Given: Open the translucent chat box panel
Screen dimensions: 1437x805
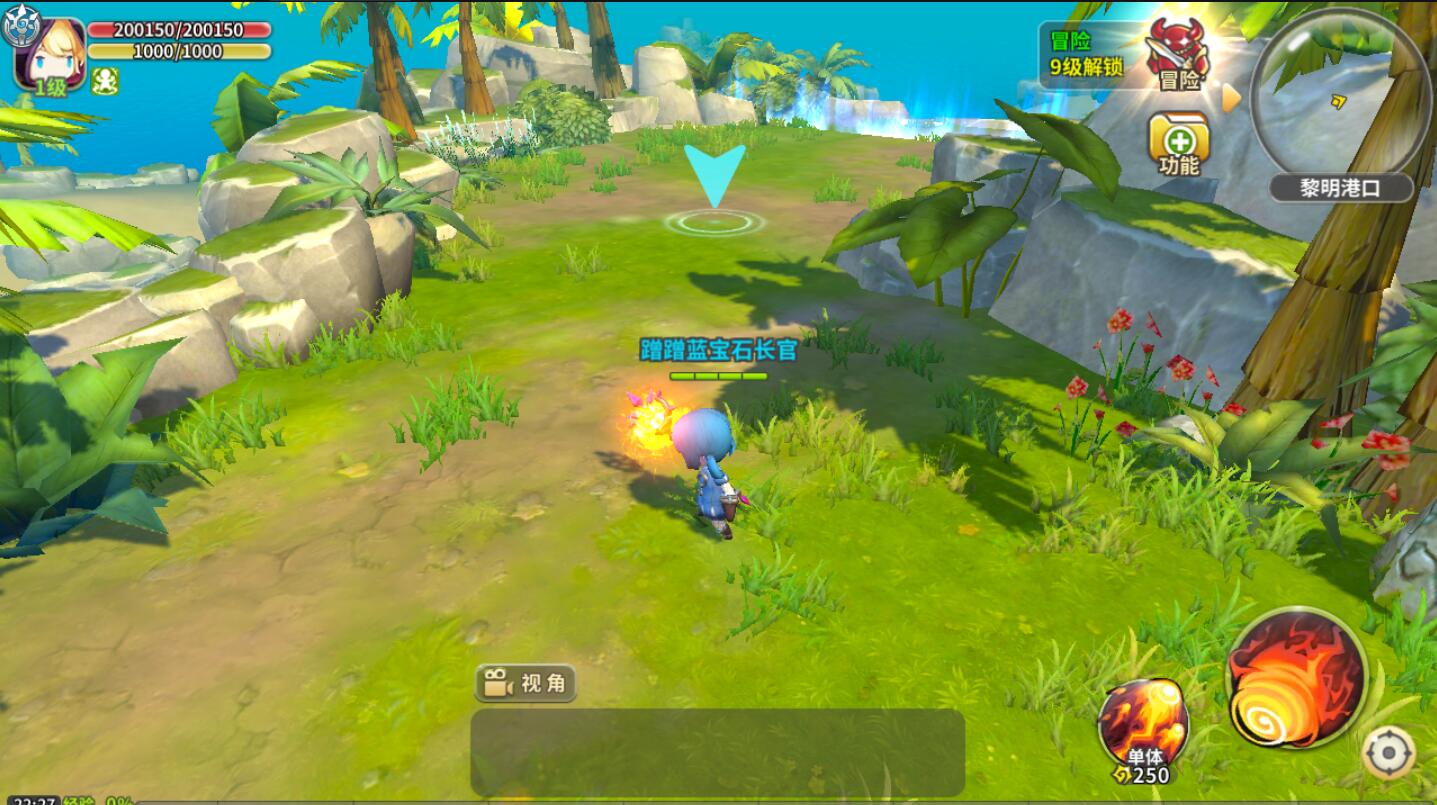Looking at the screenshot, I should pyautogui.click(x=717, y=752).
